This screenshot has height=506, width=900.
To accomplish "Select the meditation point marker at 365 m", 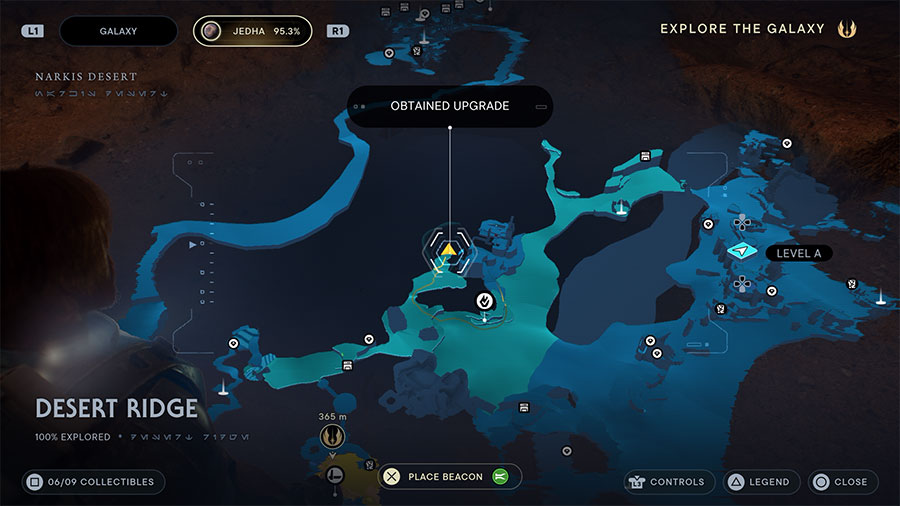I will [330, 437].
